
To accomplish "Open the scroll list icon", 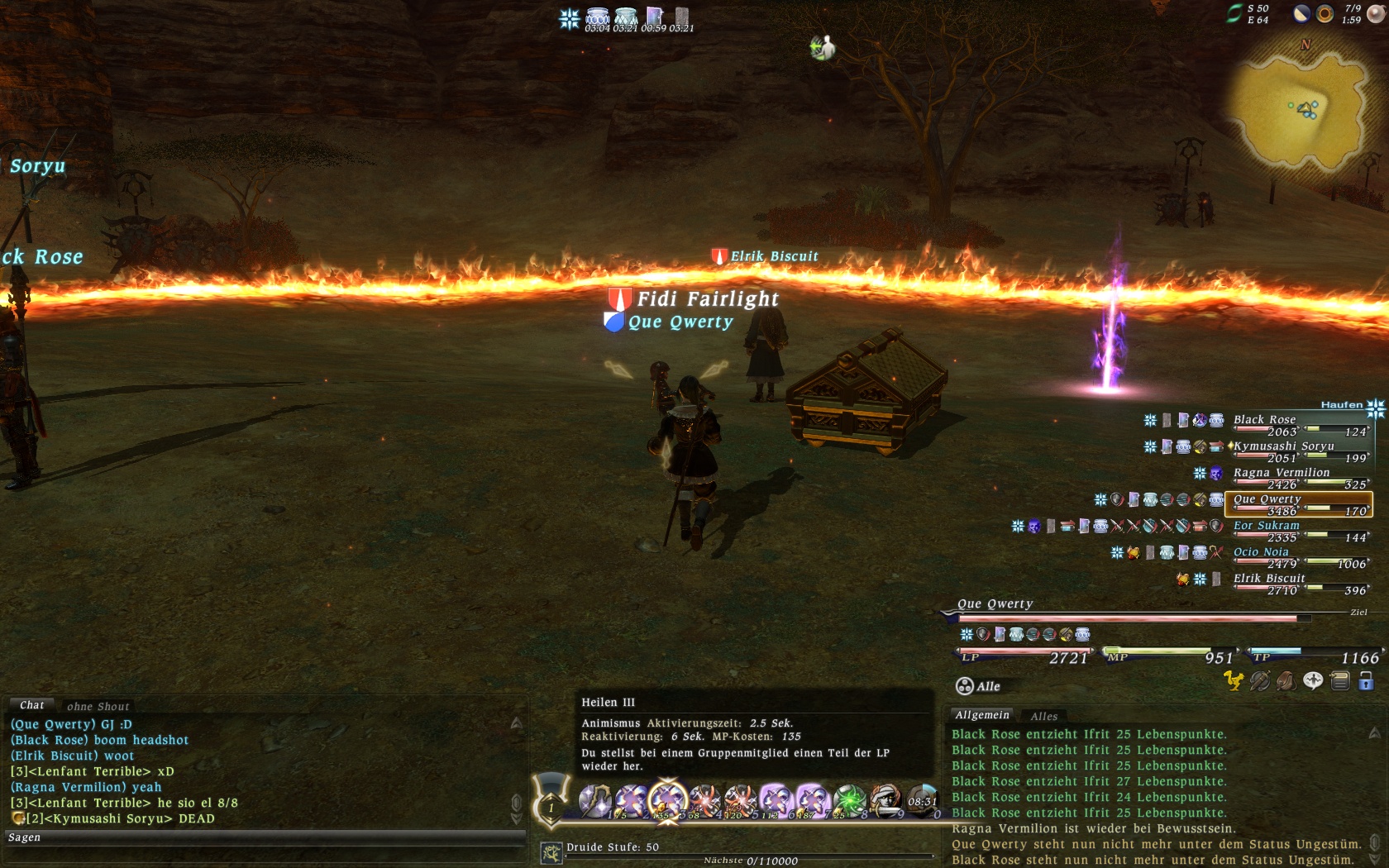I will point(1340,680).
